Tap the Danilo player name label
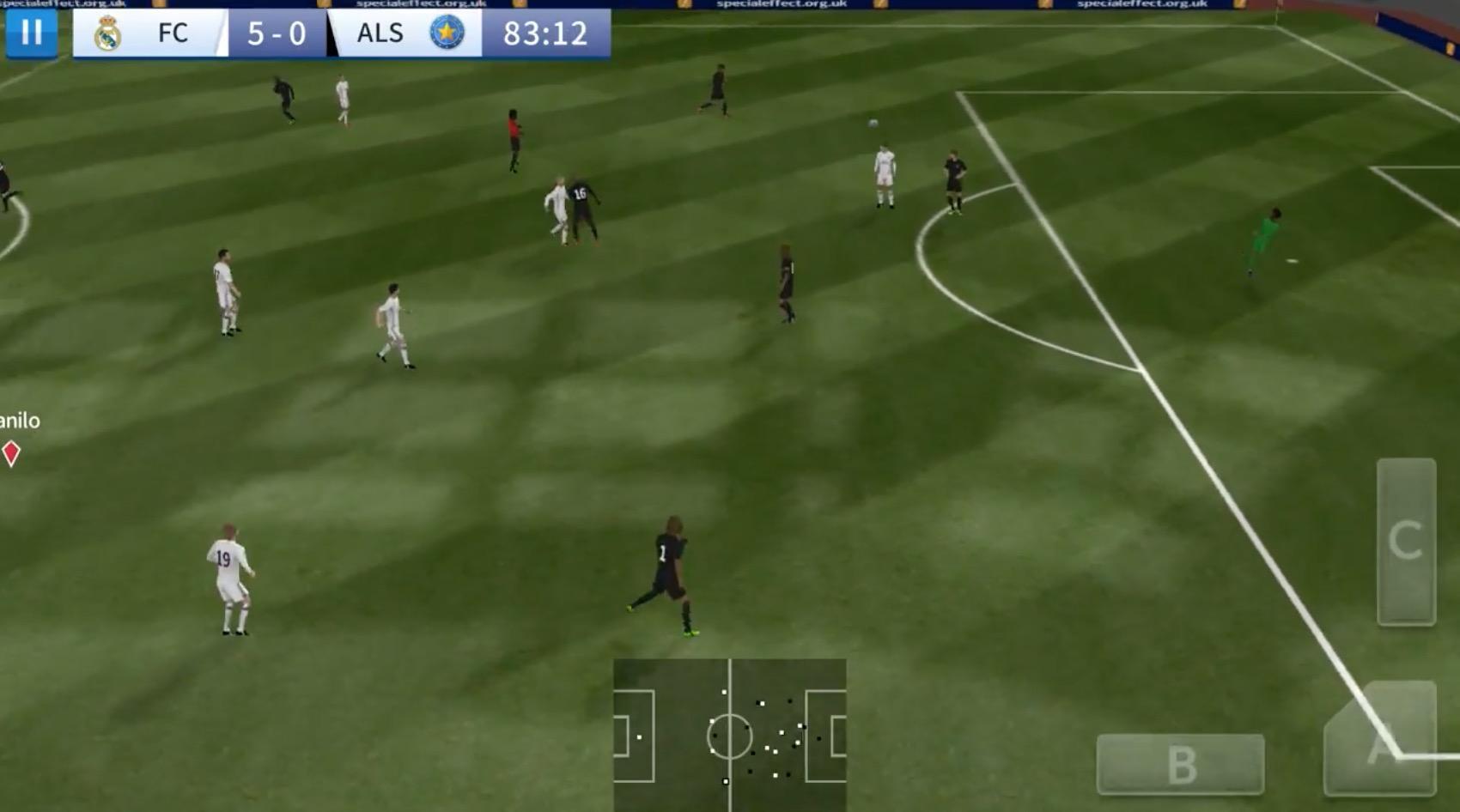The image size is (1460, 812). click(x=21, y=421)
